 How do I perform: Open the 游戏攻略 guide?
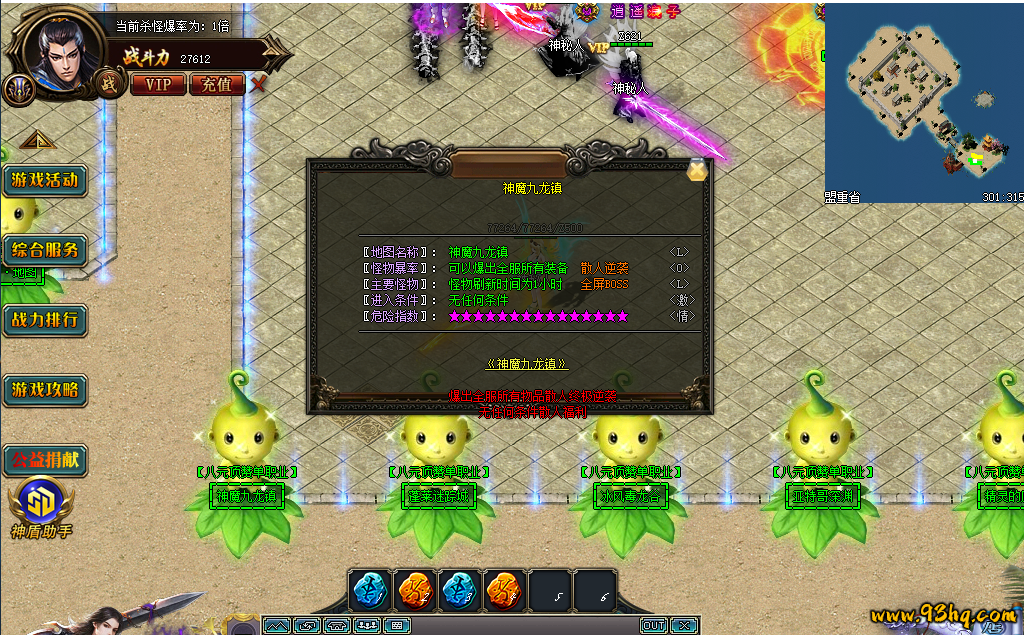pyautogui.click(x=44, y=389)
